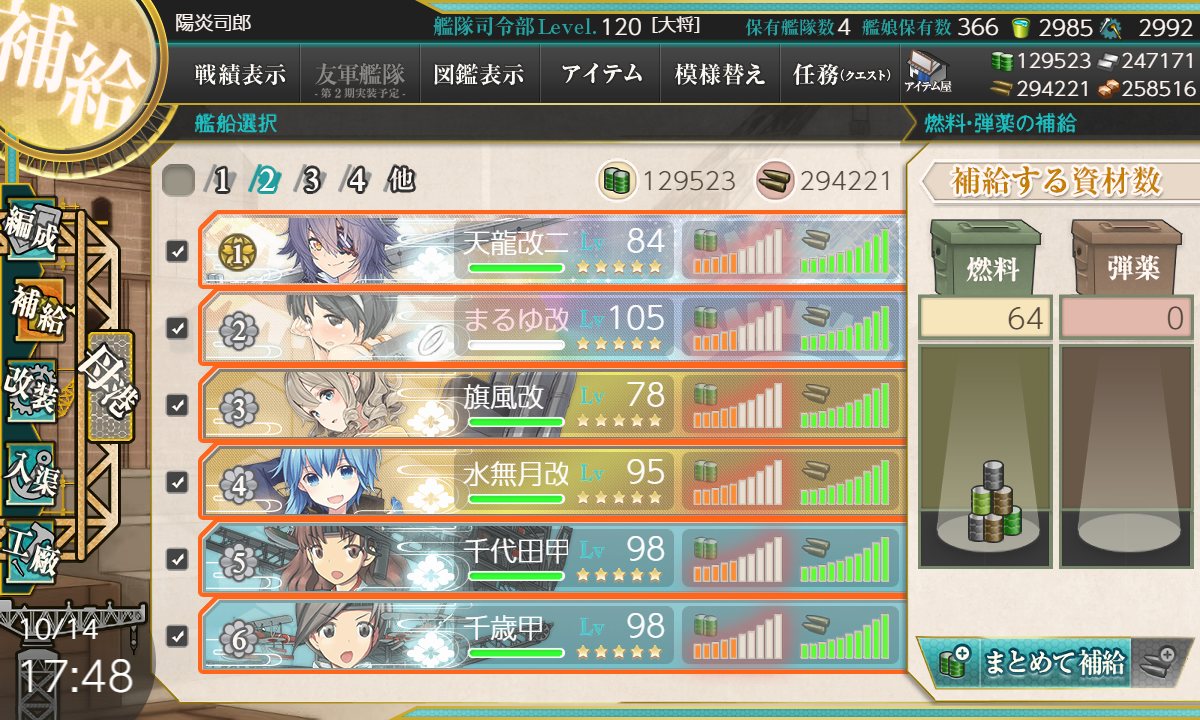
Task: Show the 他 other ships tab
Action: 401,181
